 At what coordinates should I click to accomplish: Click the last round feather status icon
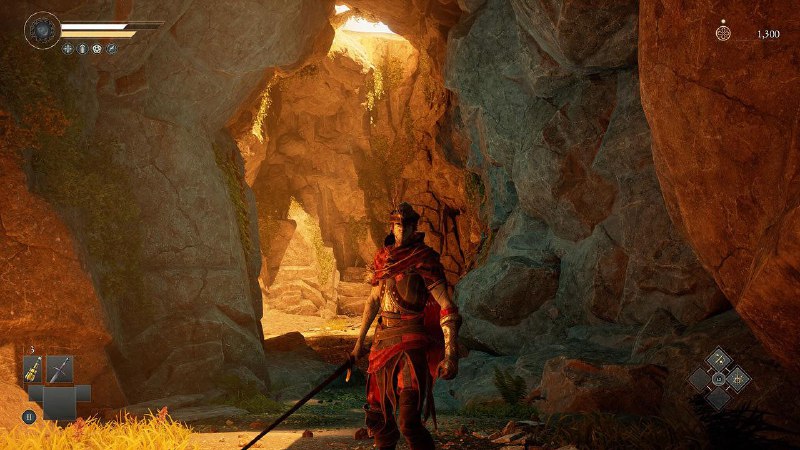click(110, 48)
